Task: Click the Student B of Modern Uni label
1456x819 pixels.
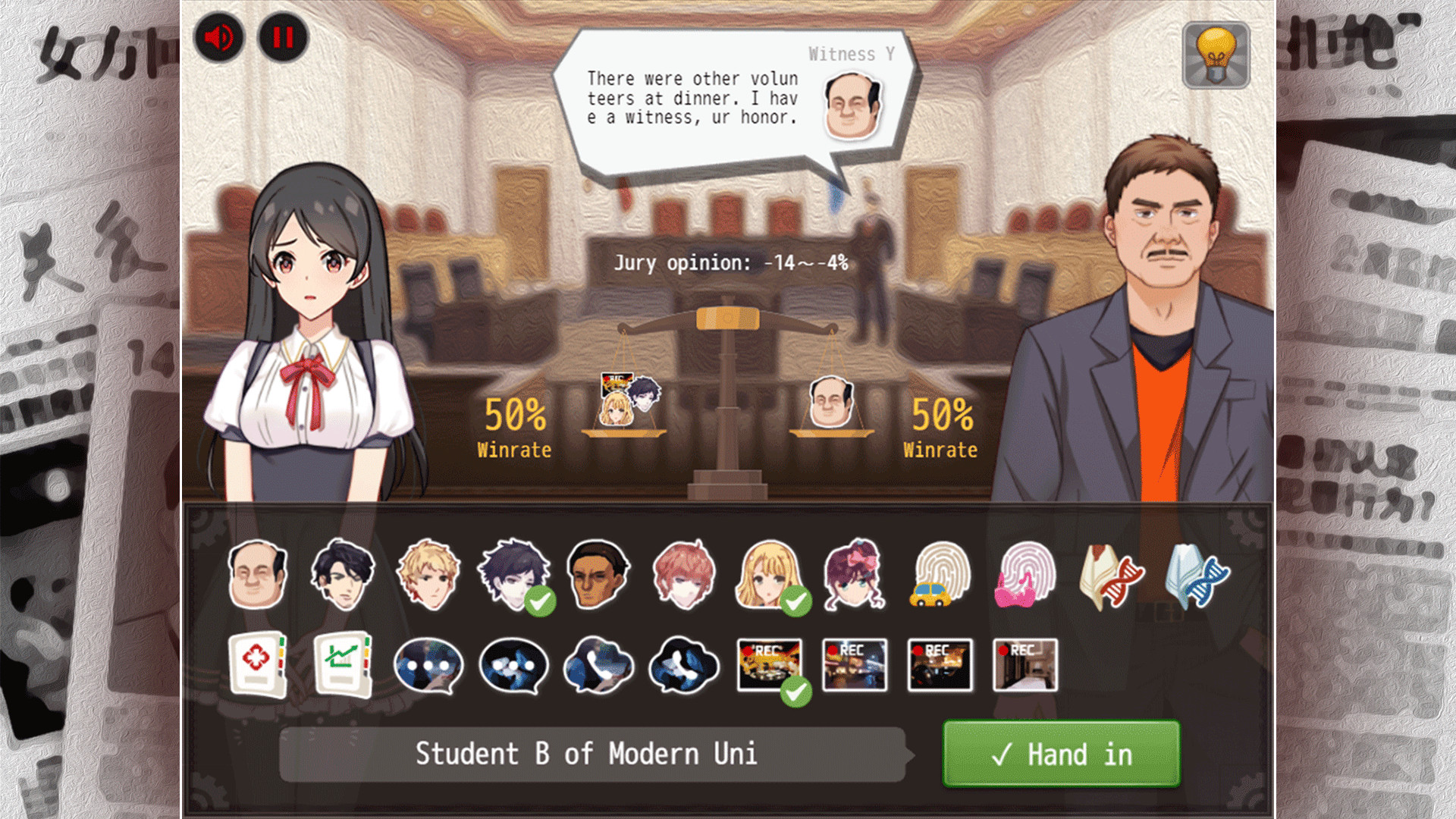Action: click(590, 753)
